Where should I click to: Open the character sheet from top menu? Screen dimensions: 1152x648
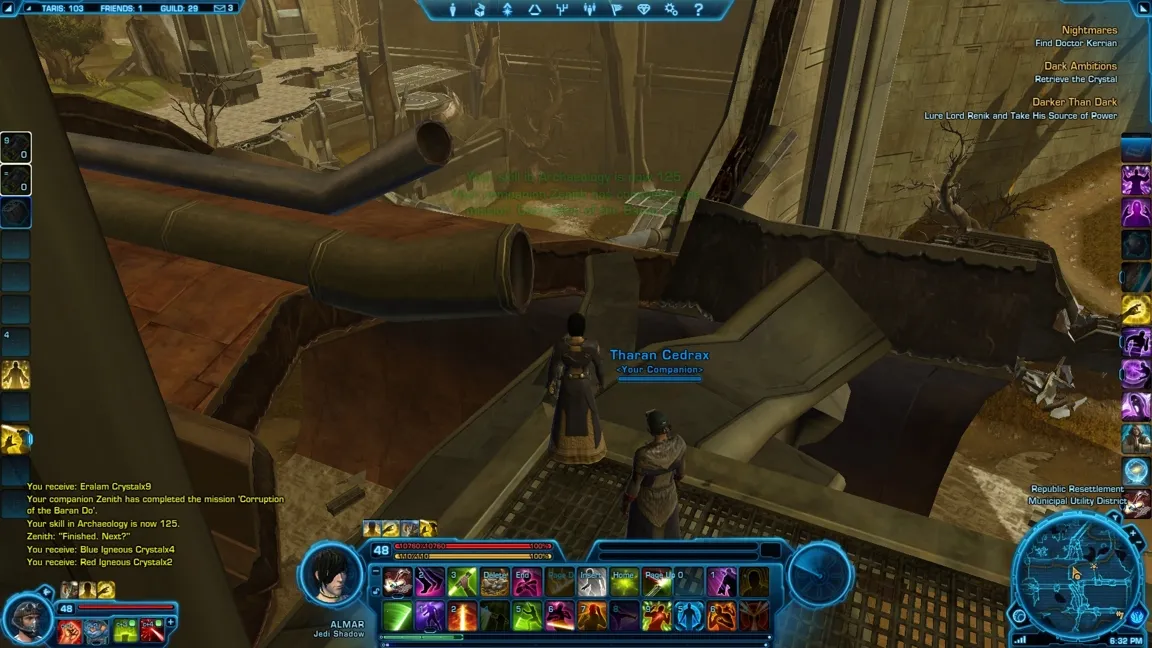tap(455, 9)
